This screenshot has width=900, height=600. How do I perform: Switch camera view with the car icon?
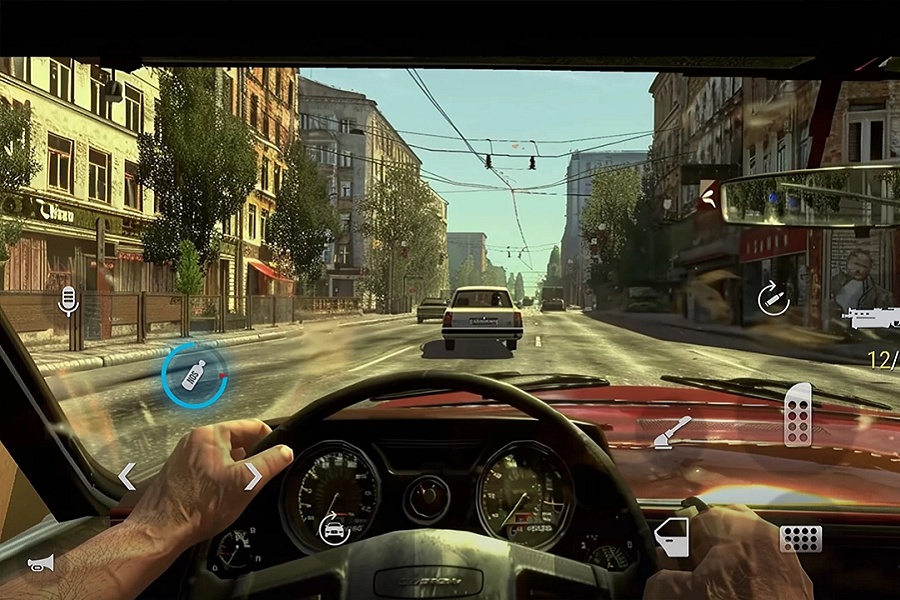tap(332, 527)
